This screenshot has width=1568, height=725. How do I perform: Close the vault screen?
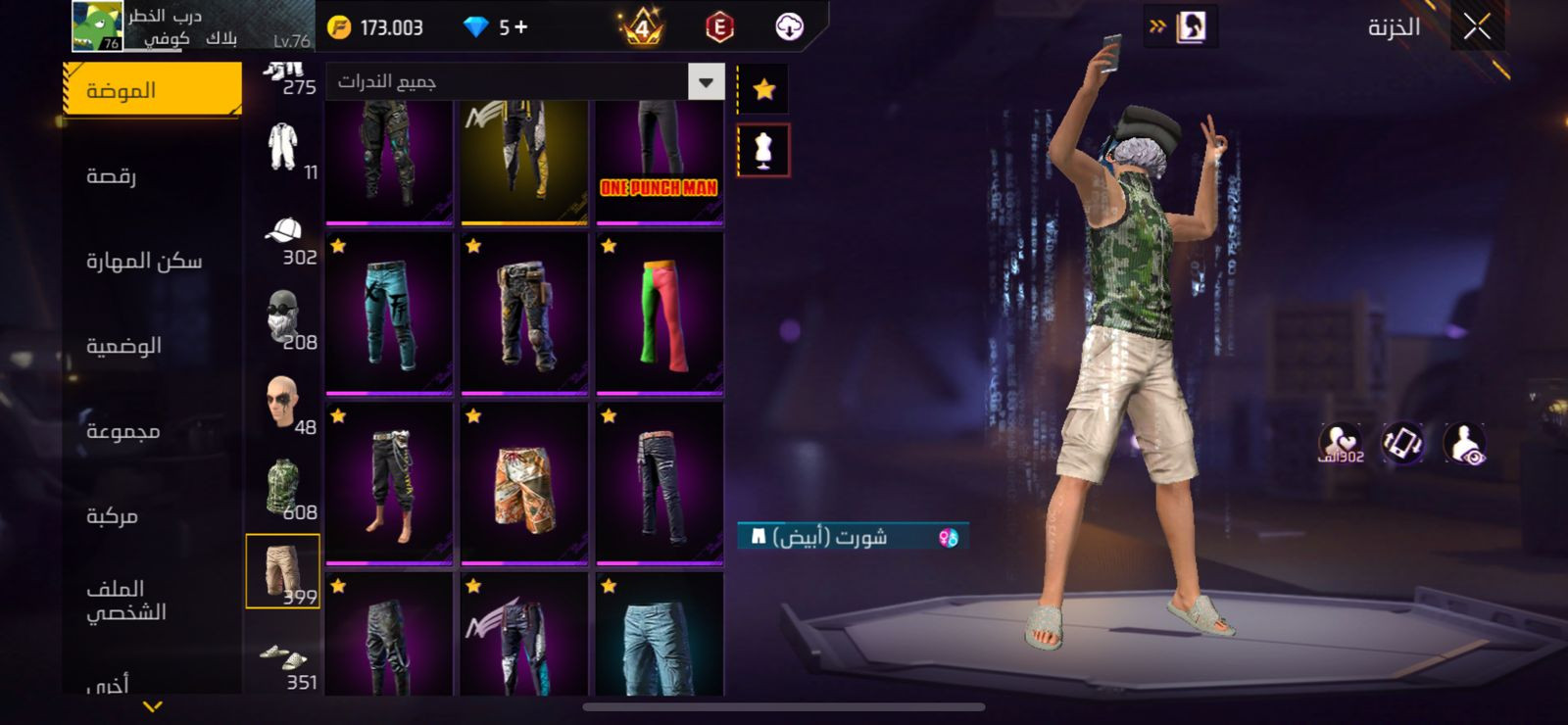click(x=1477, y=27)
